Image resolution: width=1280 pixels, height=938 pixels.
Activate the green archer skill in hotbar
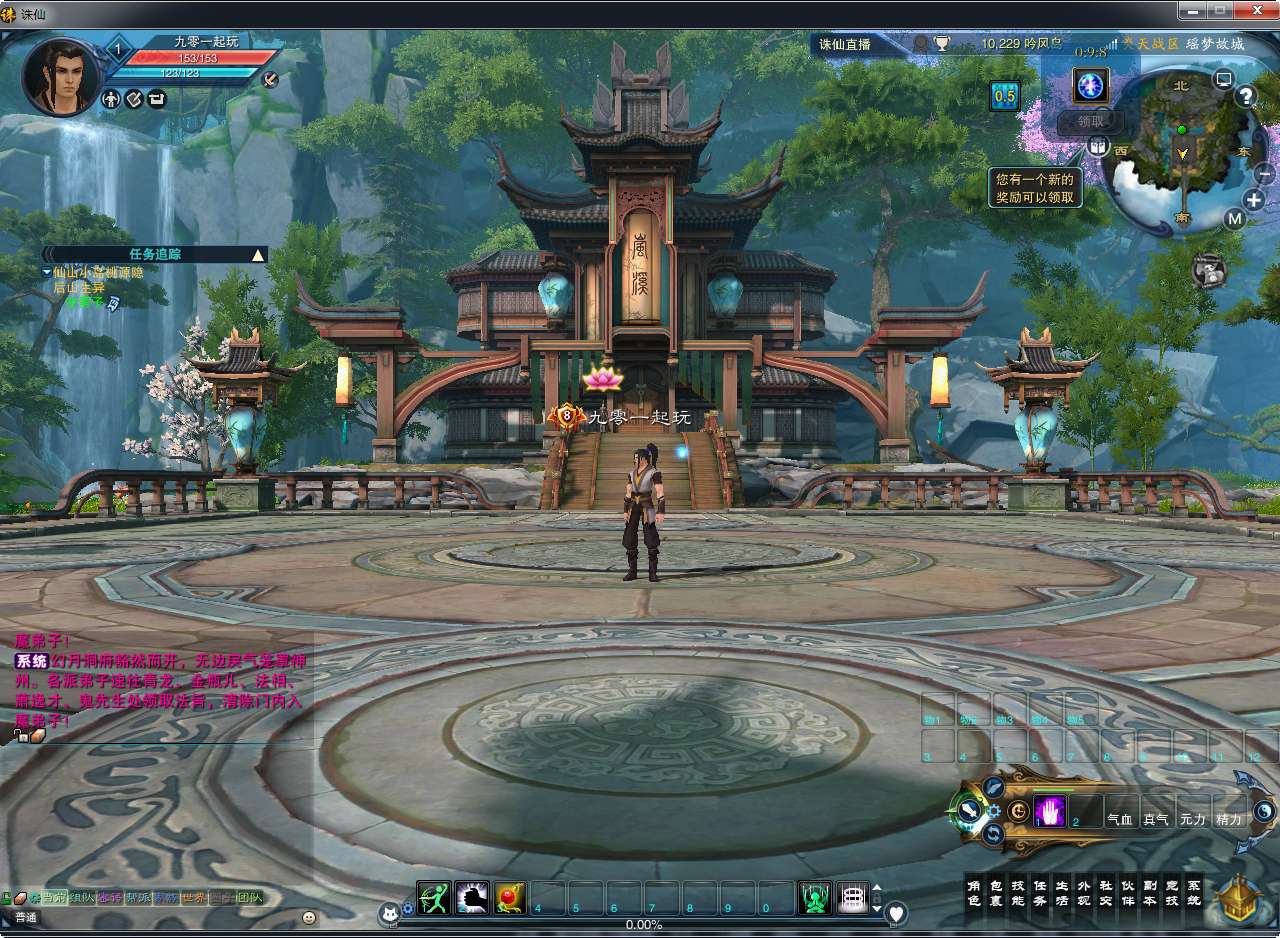[x=434, y=898]
